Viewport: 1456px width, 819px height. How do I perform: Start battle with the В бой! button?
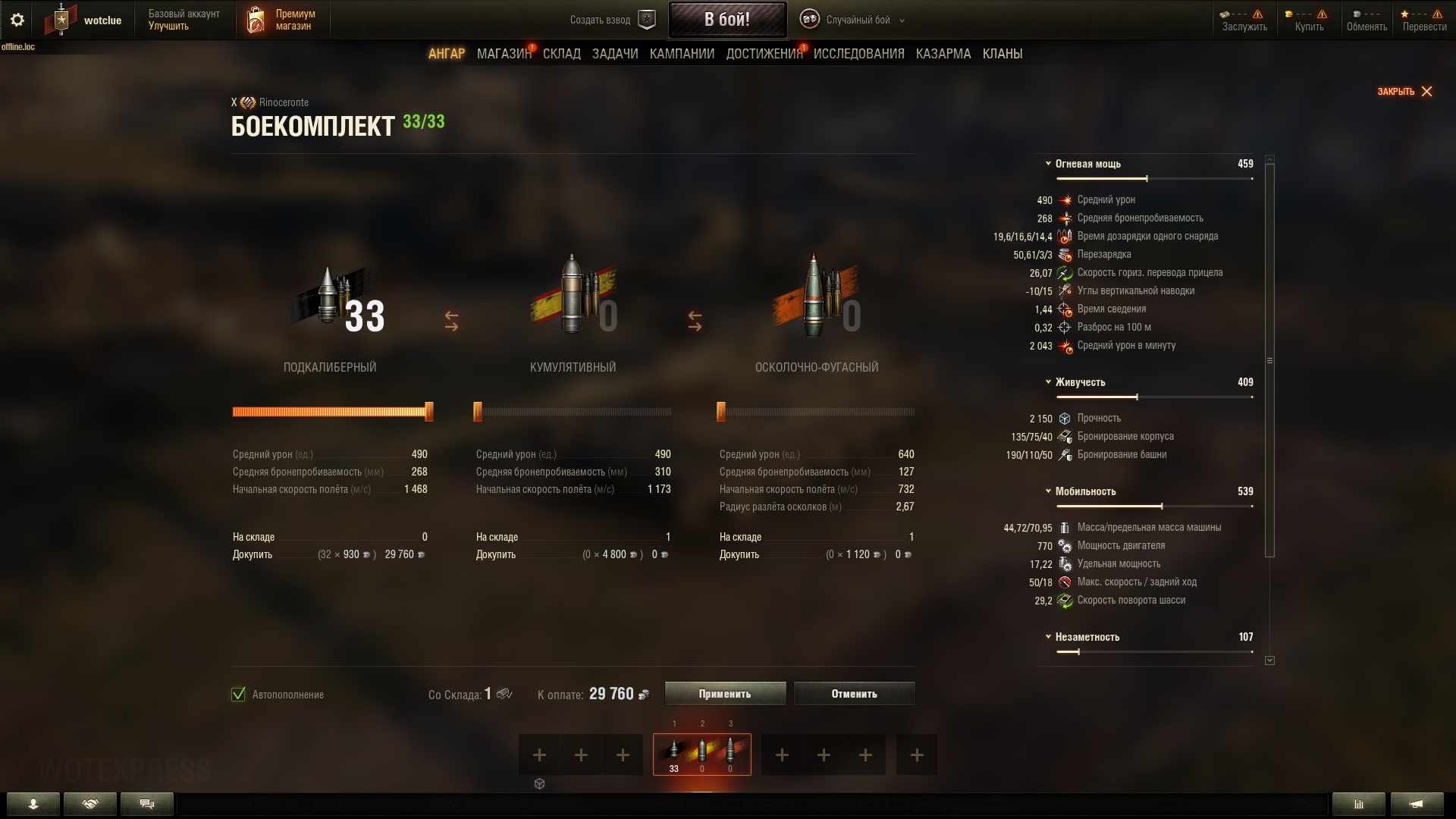[x=726, y=20]
